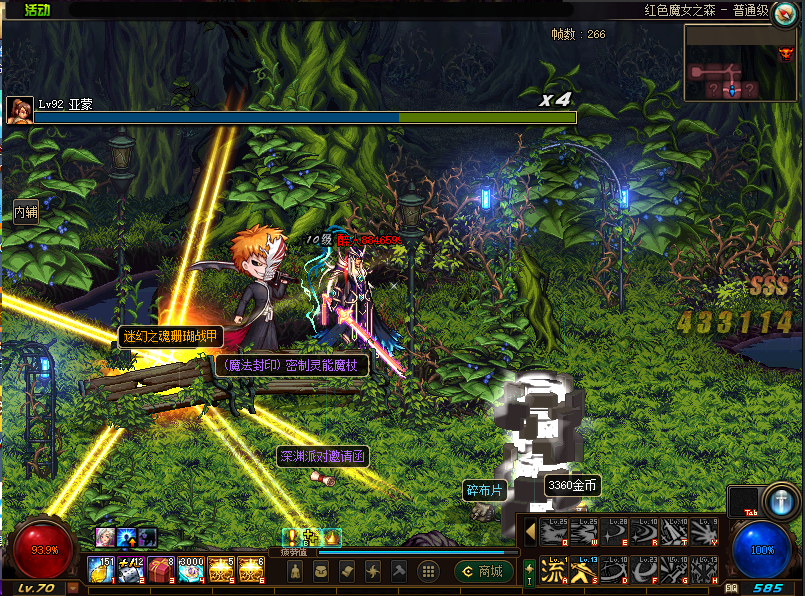Open the hammer menu icon
The height and width of the screenshot is (596, 805).
coord(399,571)
